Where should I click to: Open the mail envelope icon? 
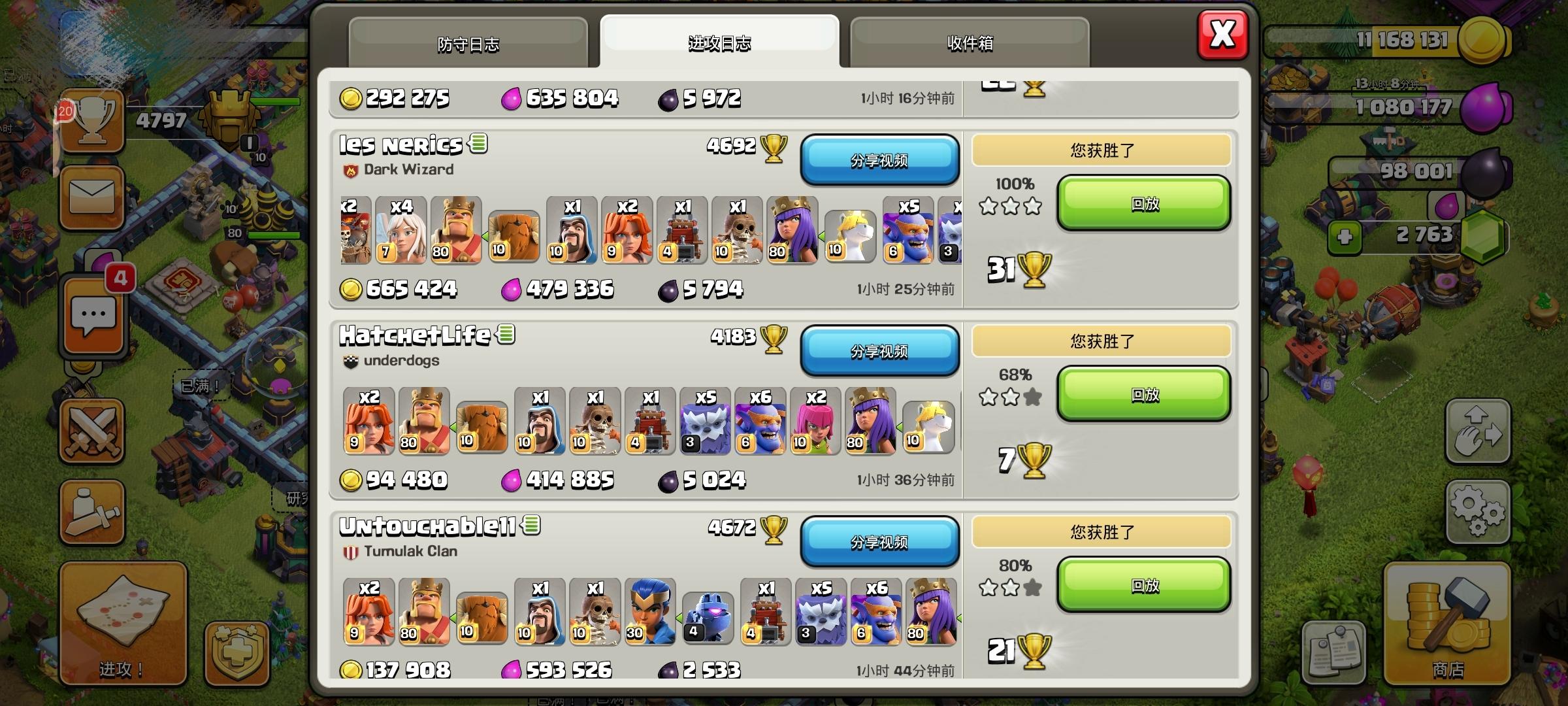pos(91,196)
